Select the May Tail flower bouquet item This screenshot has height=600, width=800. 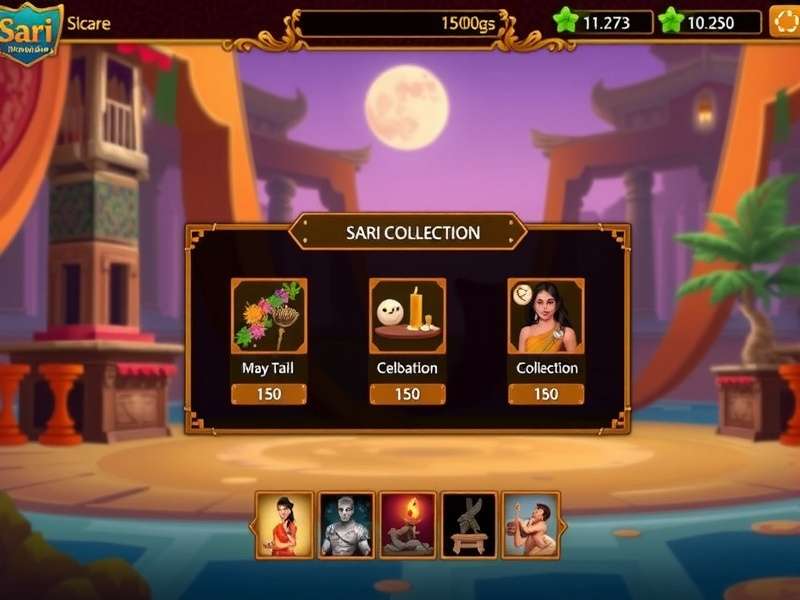click(269, 316)
